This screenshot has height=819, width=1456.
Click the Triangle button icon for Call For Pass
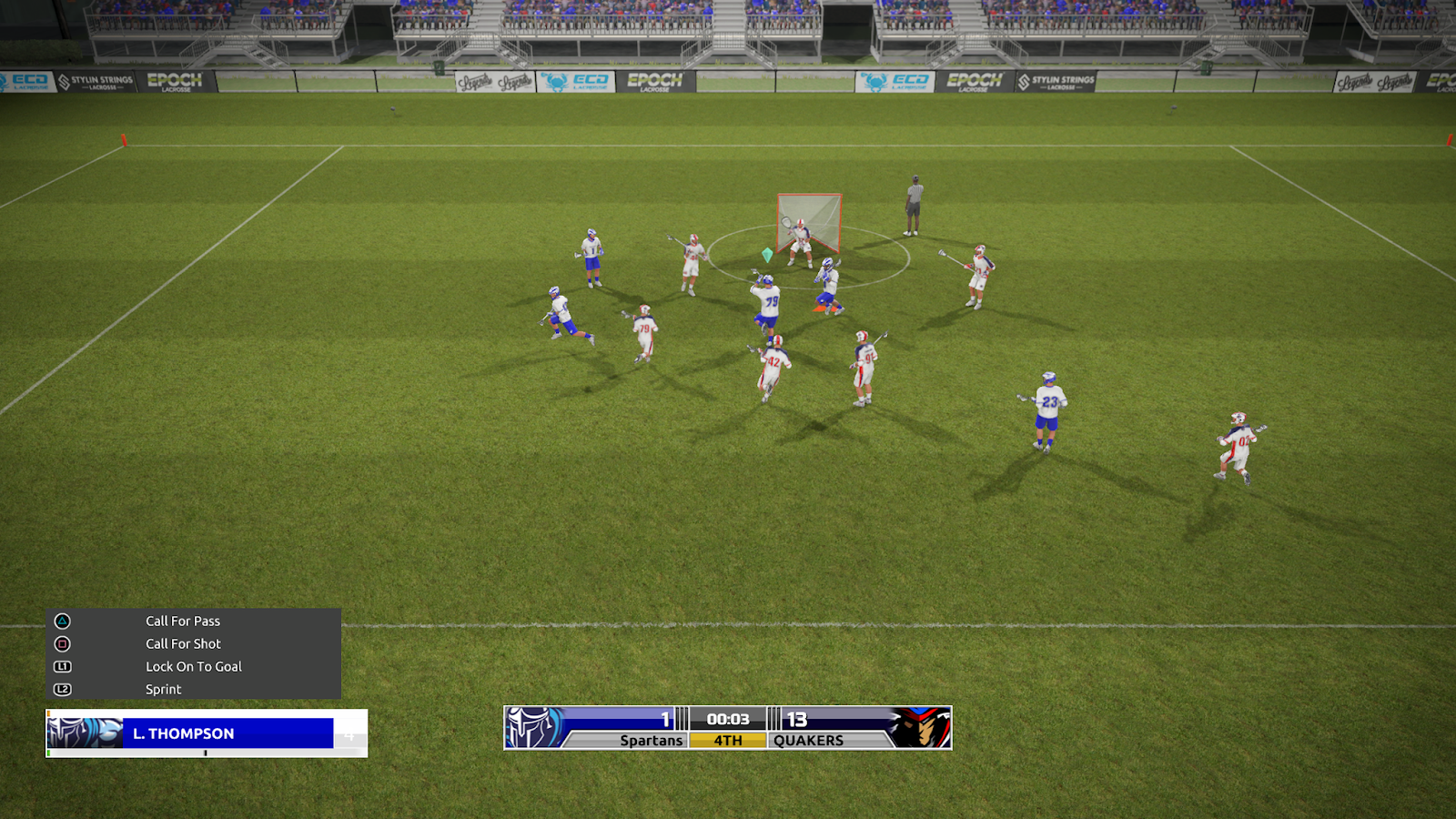tap(62, 621)
